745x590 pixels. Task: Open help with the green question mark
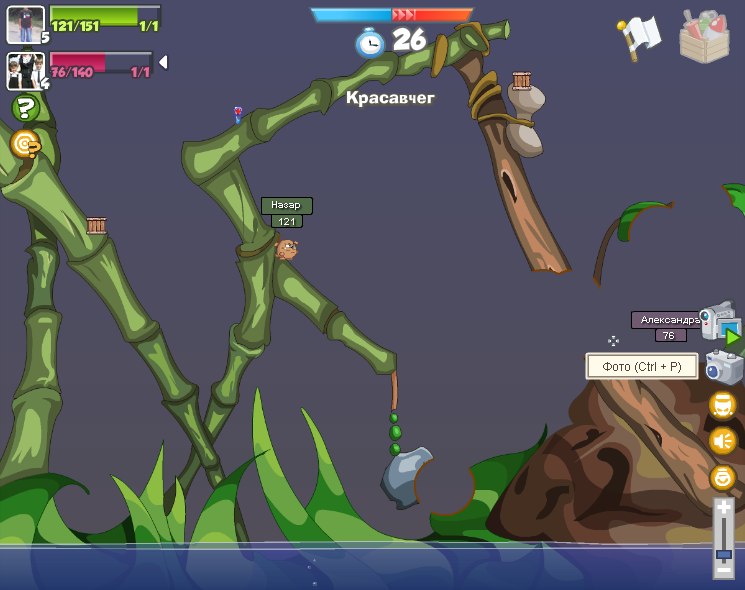coord(25,108)
